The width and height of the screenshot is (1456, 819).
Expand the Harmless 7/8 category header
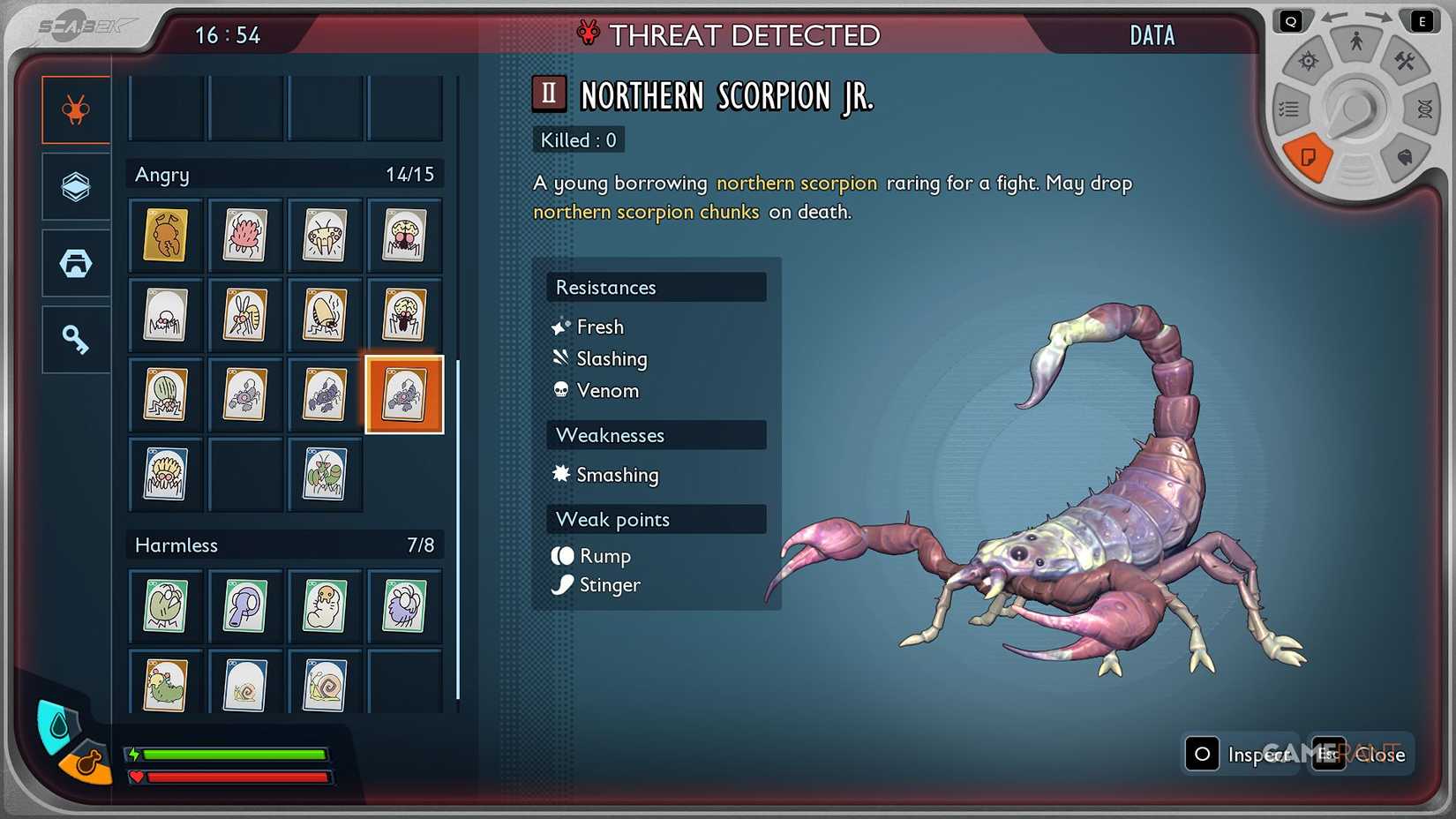(x=284, y=545)
